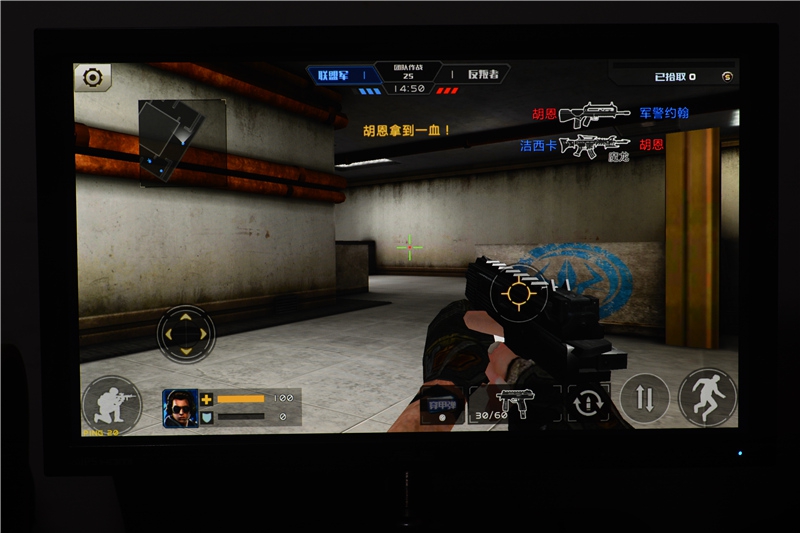Open the gear settings menu
This screenshot has width=800, height=533.
[x=93, y=77]
